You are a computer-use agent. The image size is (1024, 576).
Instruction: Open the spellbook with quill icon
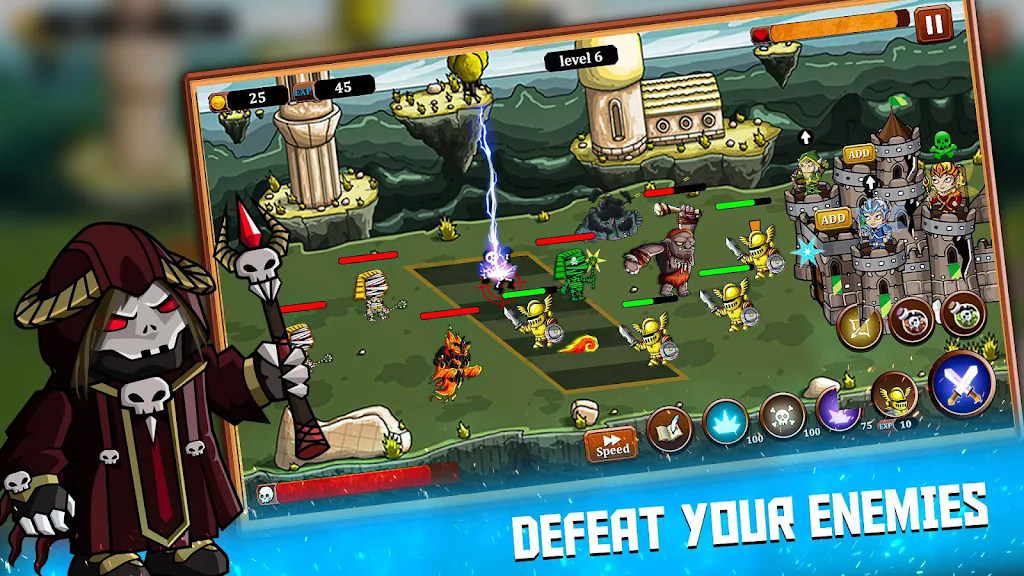pyautogui.click(x=669, y=429)
